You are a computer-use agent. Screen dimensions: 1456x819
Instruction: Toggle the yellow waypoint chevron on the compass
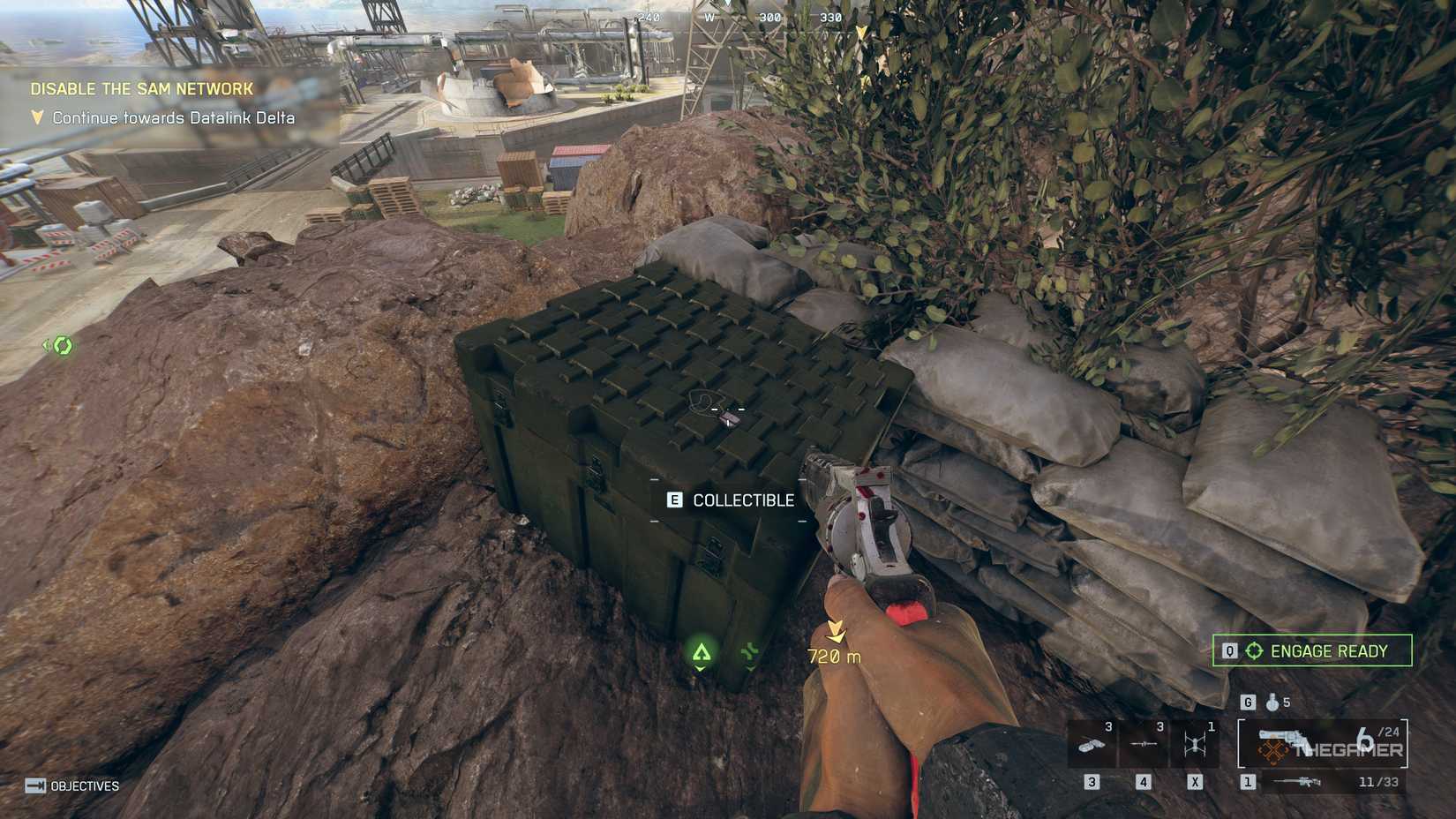coord(860,31)
